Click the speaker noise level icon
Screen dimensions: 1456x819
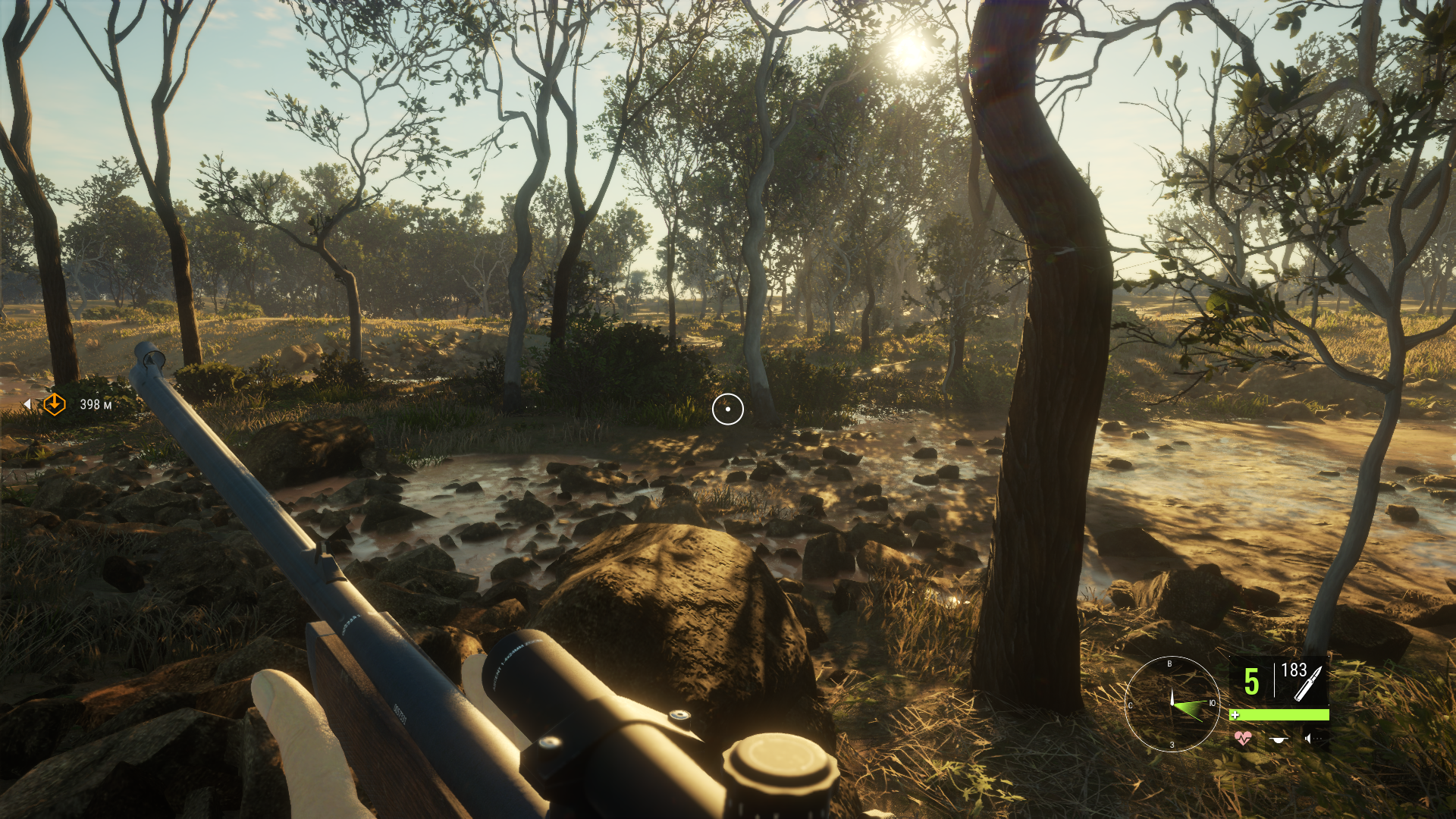(1309, 738)
